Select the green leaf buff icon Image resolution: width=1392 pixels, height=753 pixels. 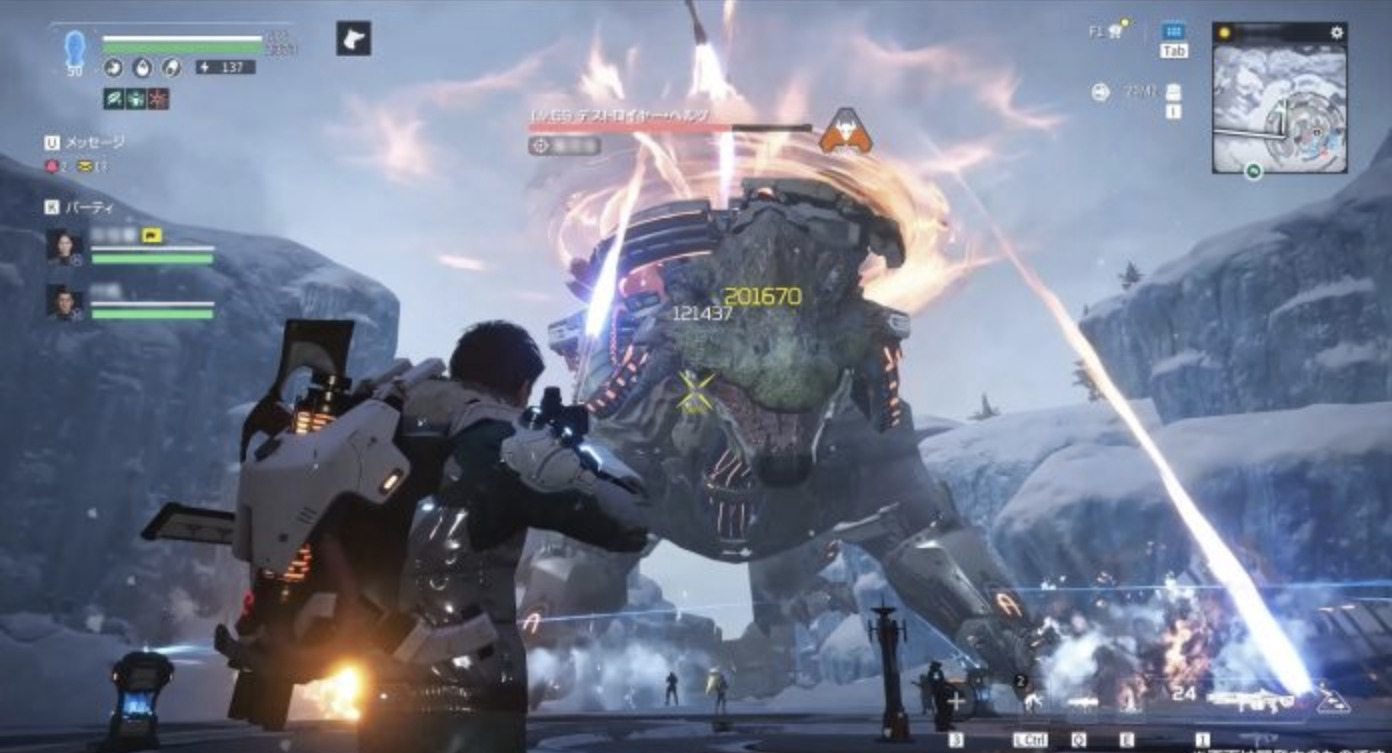[113, 98]
